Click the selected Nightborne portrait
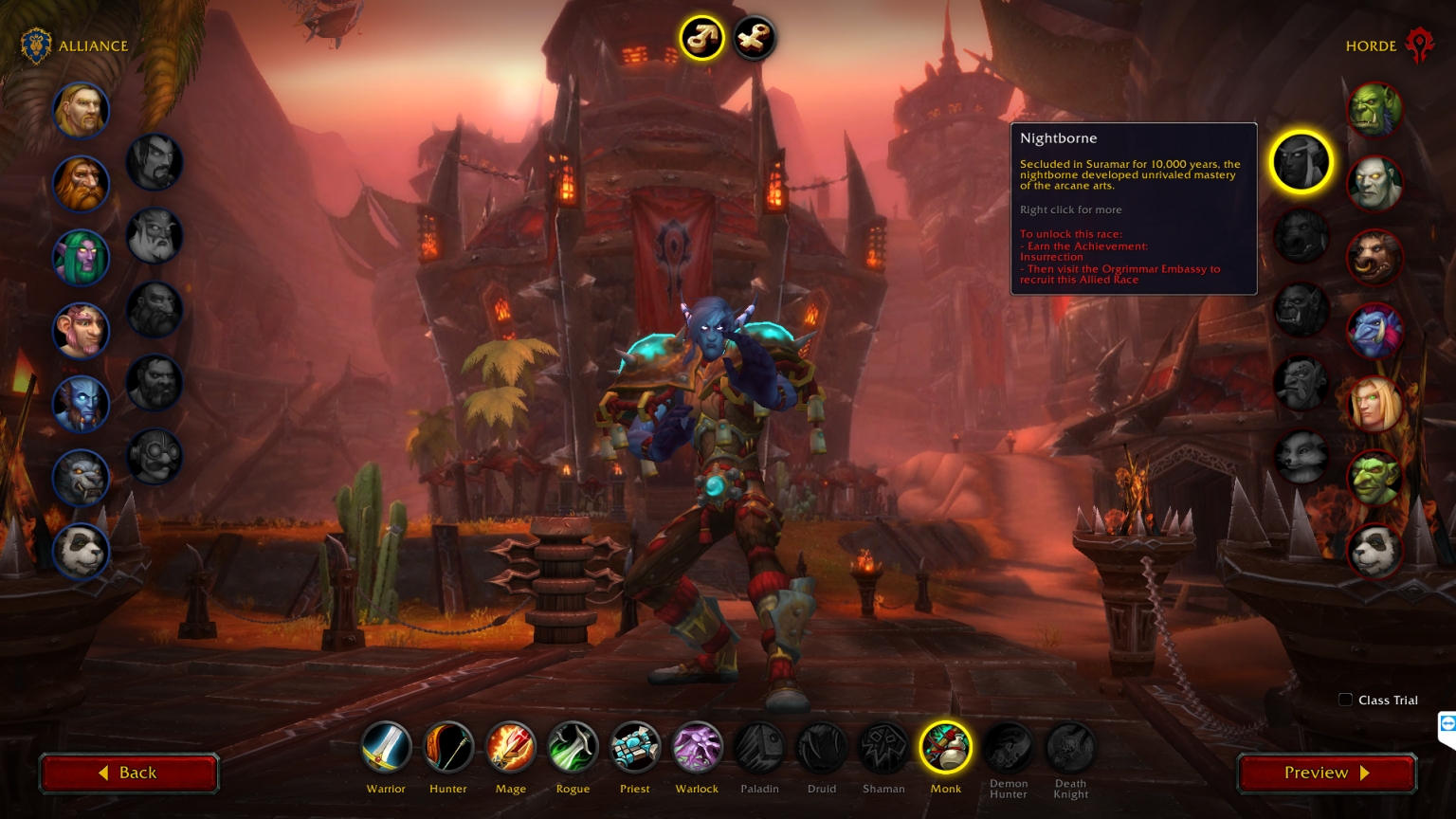The height and width of the screenshot is (819, 1456). [x=1301, y=161]
